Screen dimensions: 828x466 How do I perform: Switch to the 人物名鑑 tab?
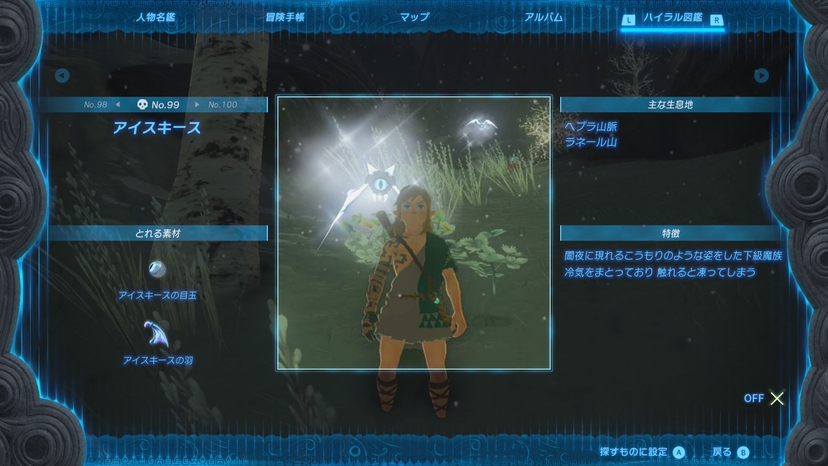coord(155,17)
